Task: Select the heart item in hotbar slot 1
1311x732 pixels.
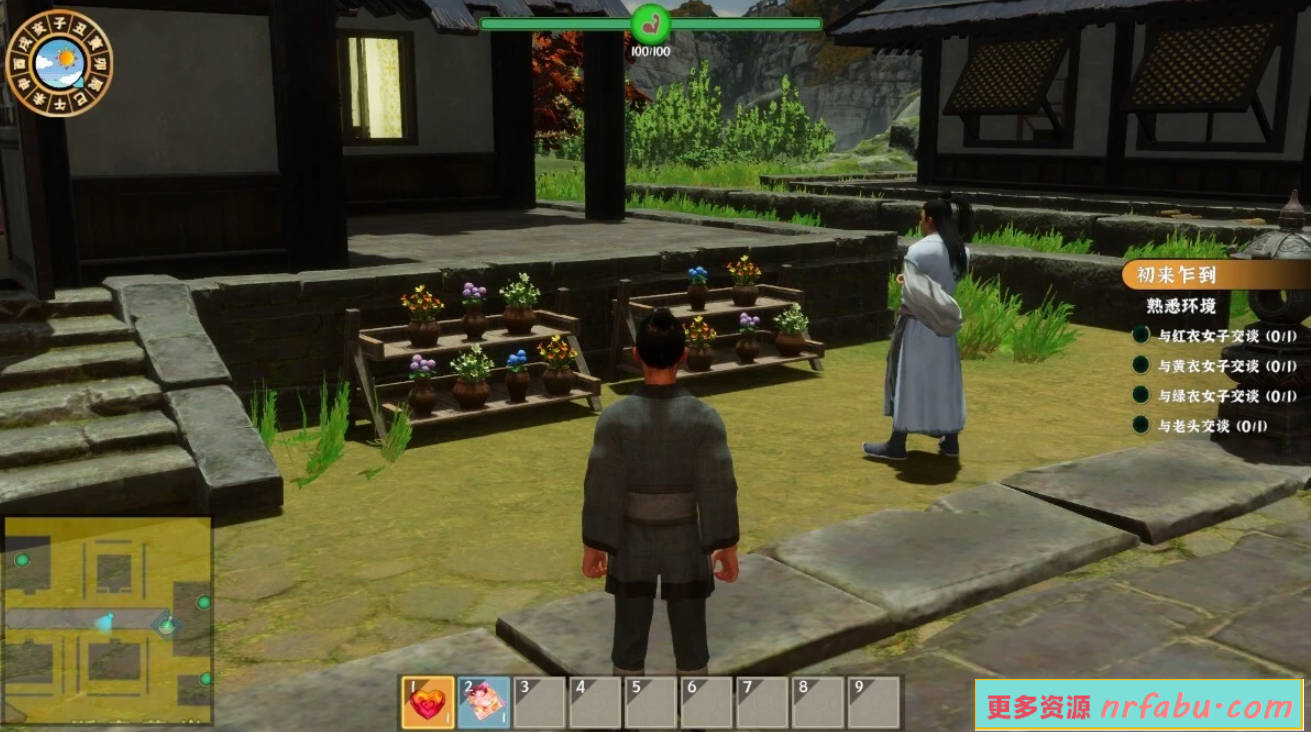Action: [427, 702]
